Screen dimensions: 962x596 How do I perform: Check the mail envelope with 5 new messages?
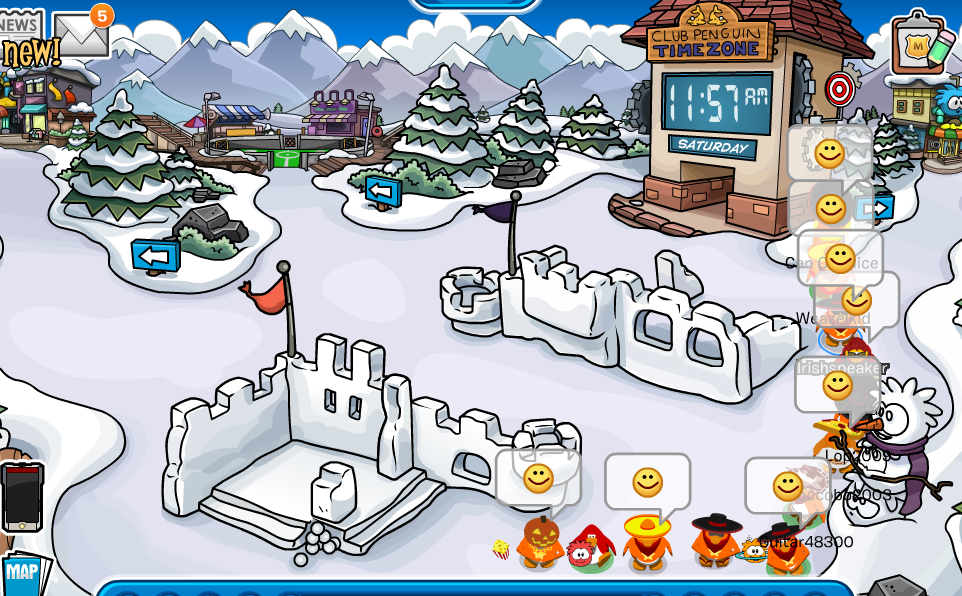click(x=80, y=35)
